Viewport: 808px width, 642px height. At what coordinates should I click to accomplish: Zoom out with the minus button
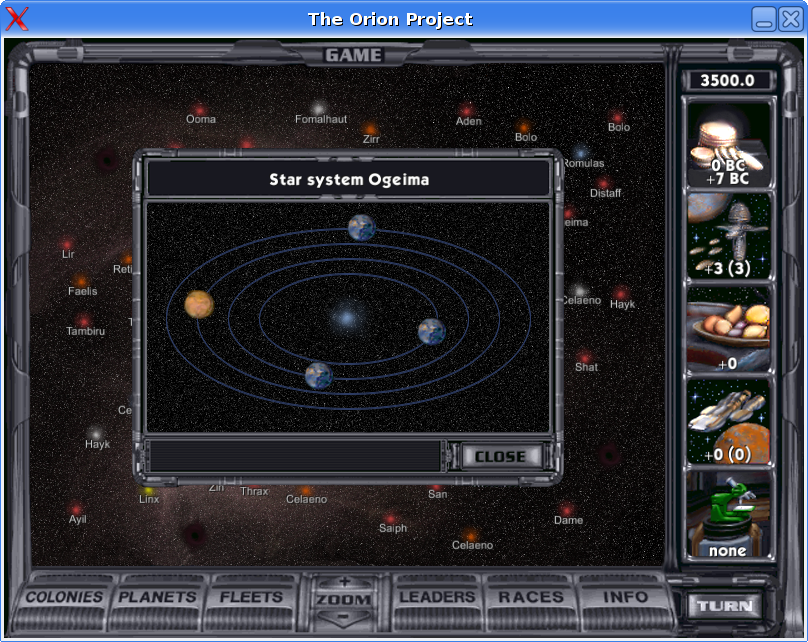point(345,617)
